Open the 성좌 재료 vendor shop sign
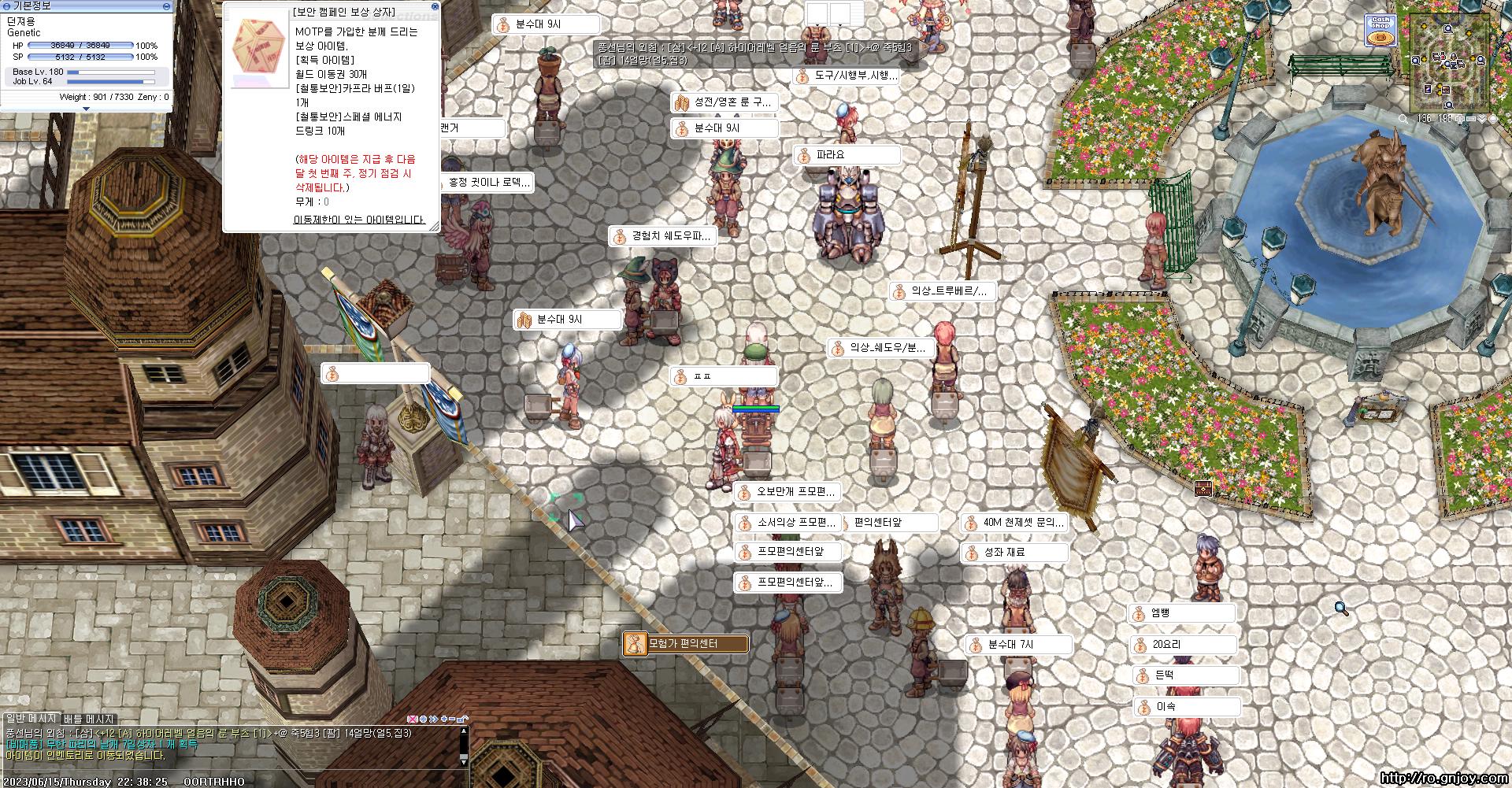 coord(1014,553)
